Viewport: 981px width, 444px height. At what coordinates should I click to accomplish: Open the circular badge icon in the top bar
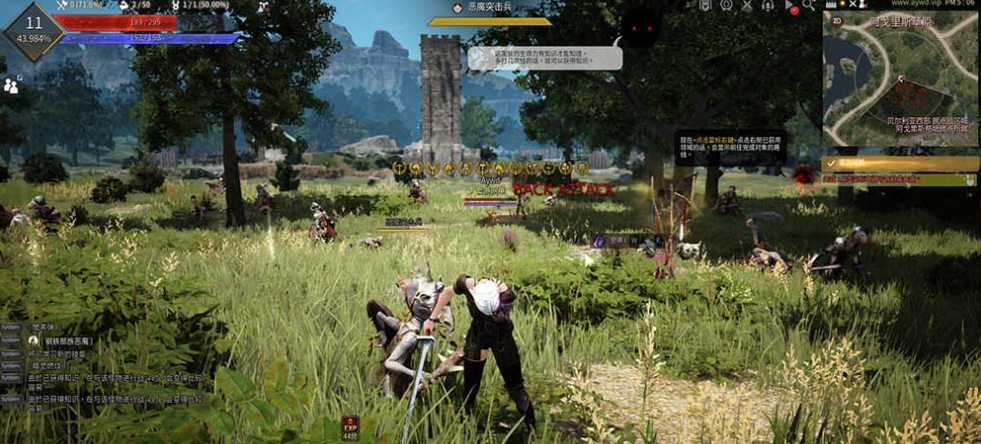click(x=727, y=6)
